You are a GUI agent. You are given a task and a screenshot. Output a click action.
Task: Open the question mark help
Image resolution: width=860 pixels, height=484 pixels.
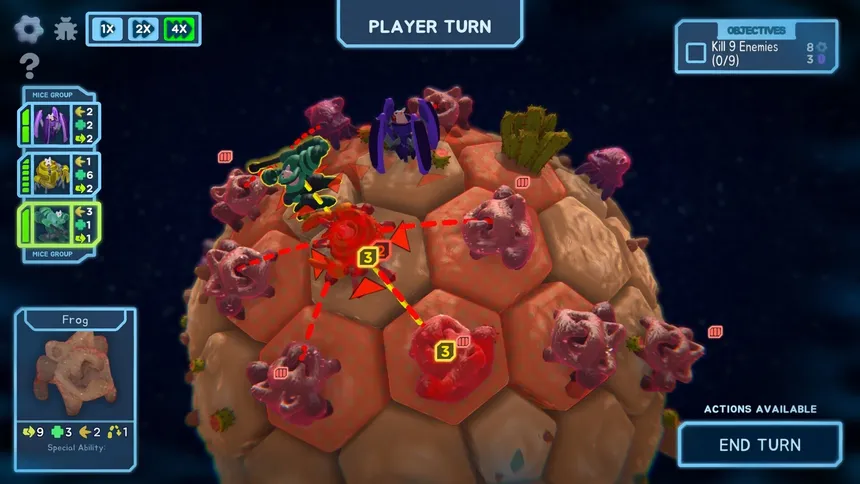(29, 67)
